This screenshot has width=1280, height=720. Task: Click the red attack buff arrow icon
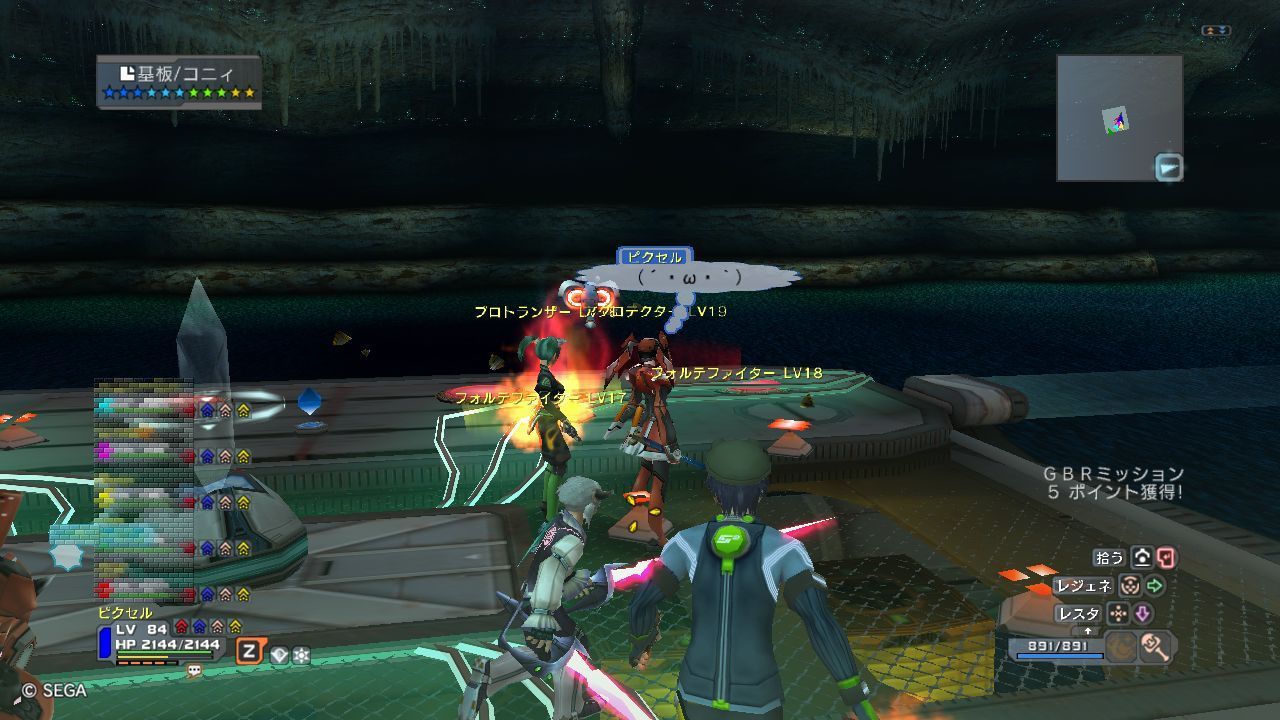(x=181, y=627)
